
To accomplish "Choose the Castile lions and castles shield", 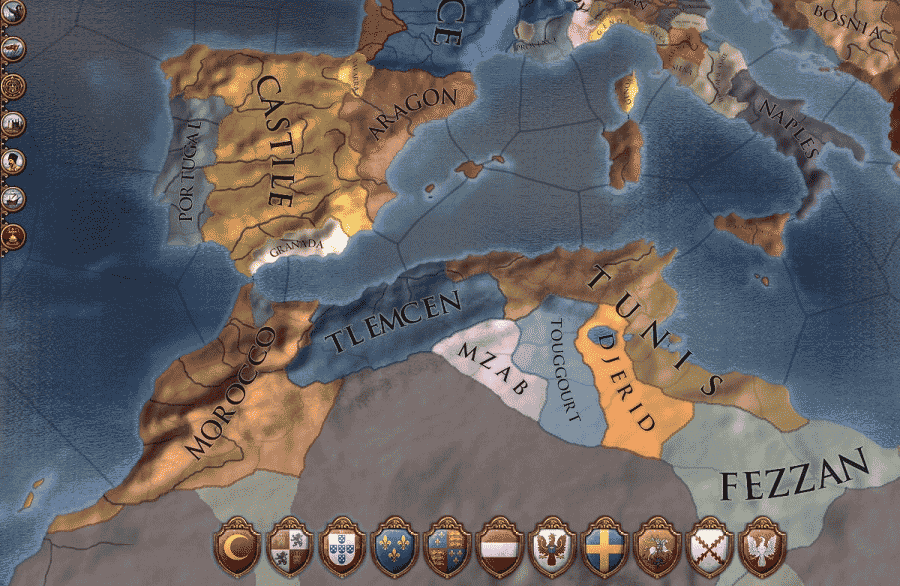I will click(292, 546).
